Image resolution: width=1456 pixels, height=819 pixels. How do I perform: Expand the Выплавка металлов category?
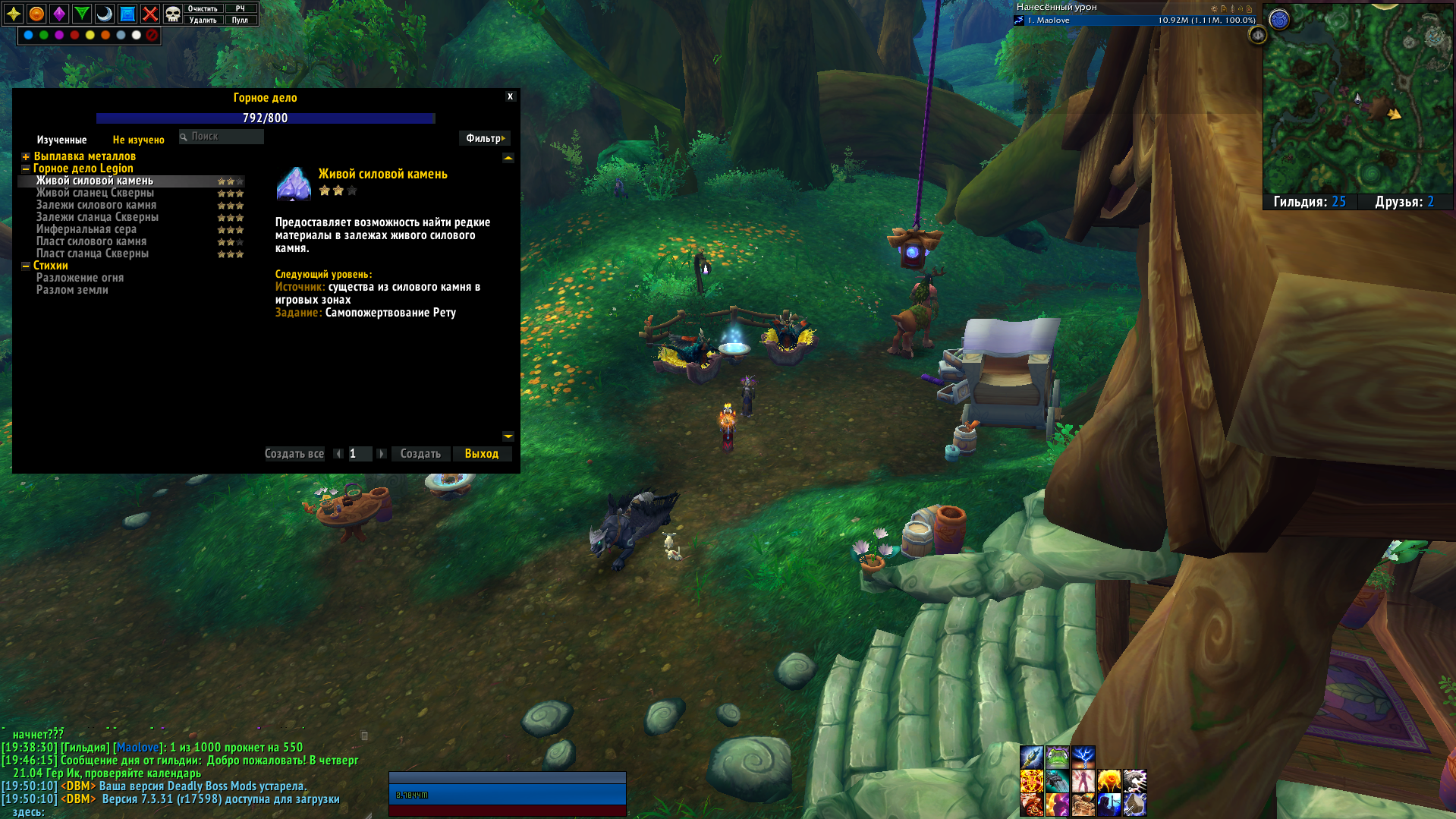[x=26, y=156]
